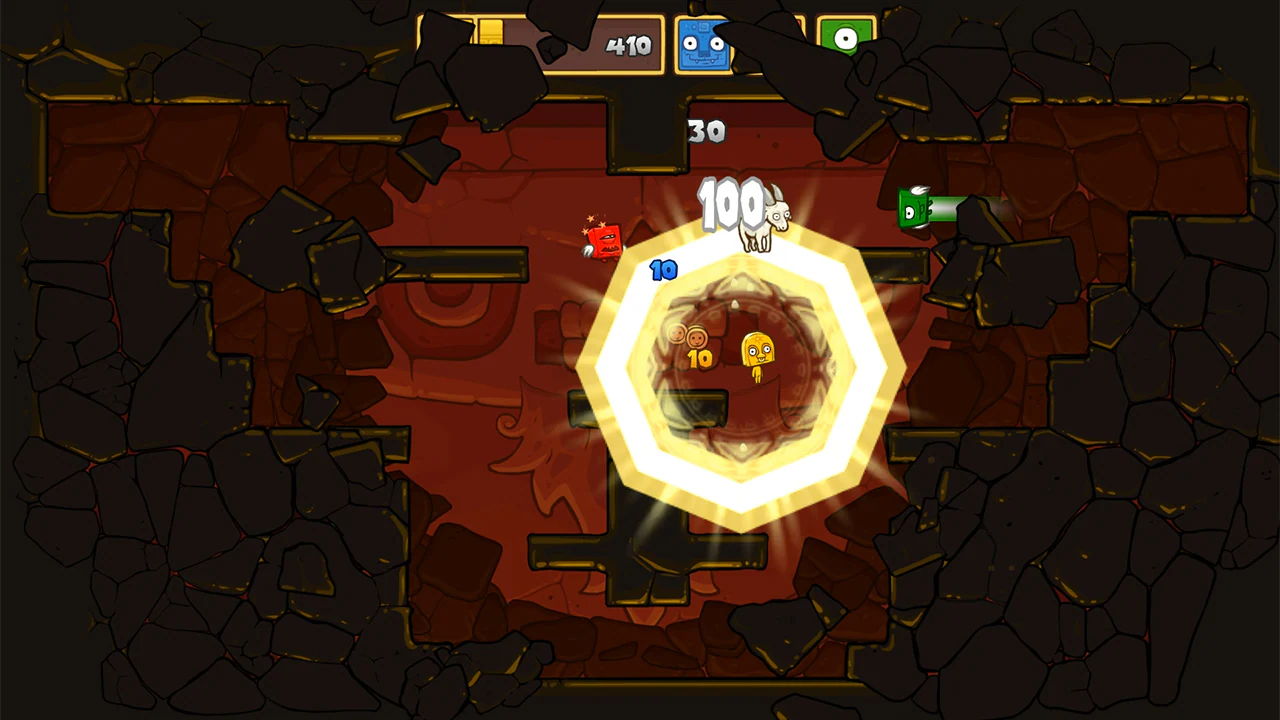Screen dimensions: 1280x720
Task: Click the white 100 points popup
Action: tap(730, 204)
